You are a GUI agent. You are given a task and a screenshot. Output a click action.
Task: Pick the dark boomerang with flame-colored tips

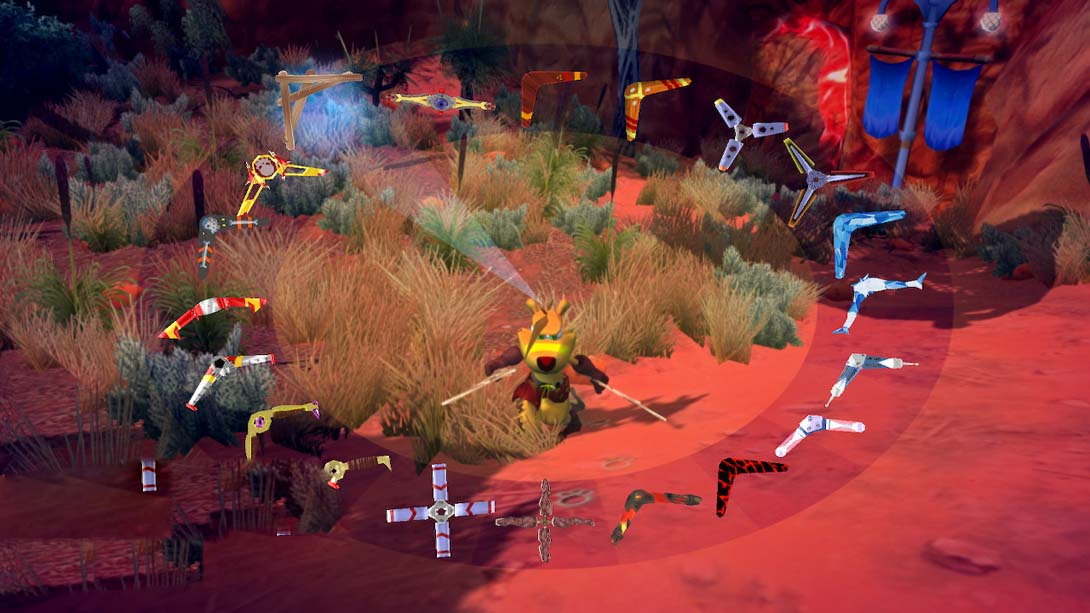[x=648, y=506]
